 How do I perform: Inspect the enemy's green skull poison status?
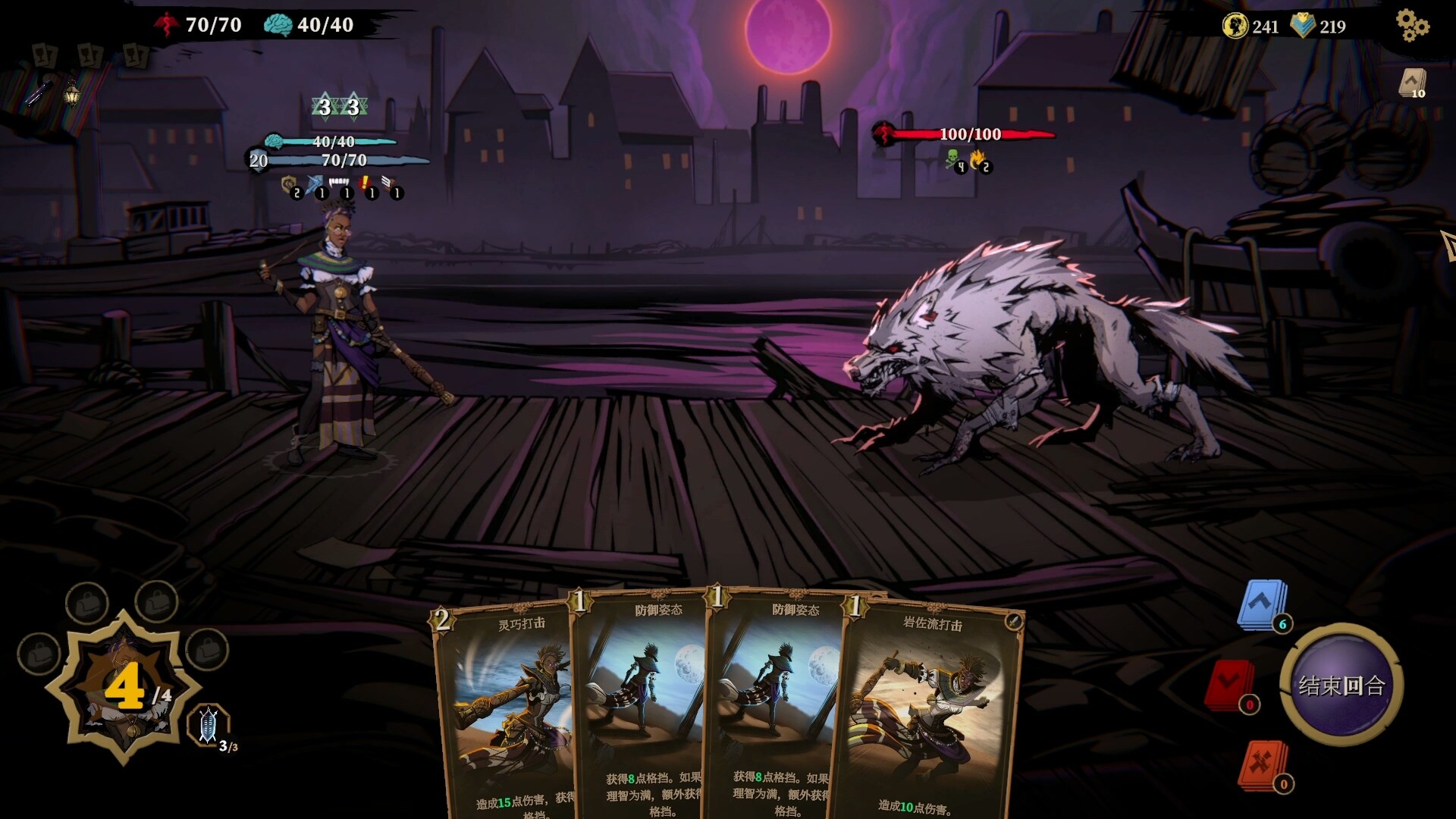(x=952, y=159)
